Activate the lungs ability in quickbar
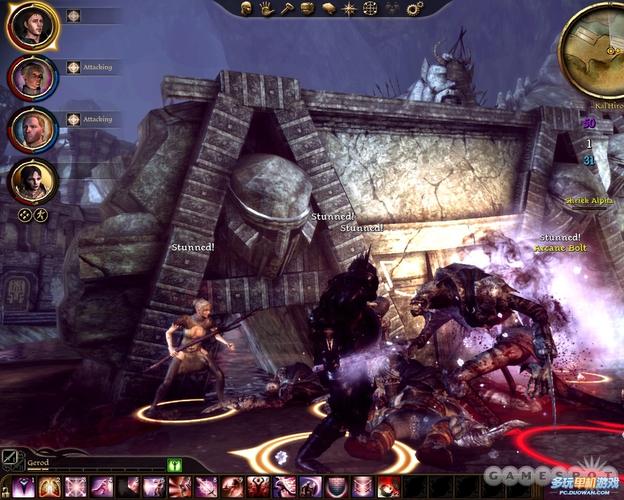This screenshot has height=500, width=624. click(x=49, y=487)
